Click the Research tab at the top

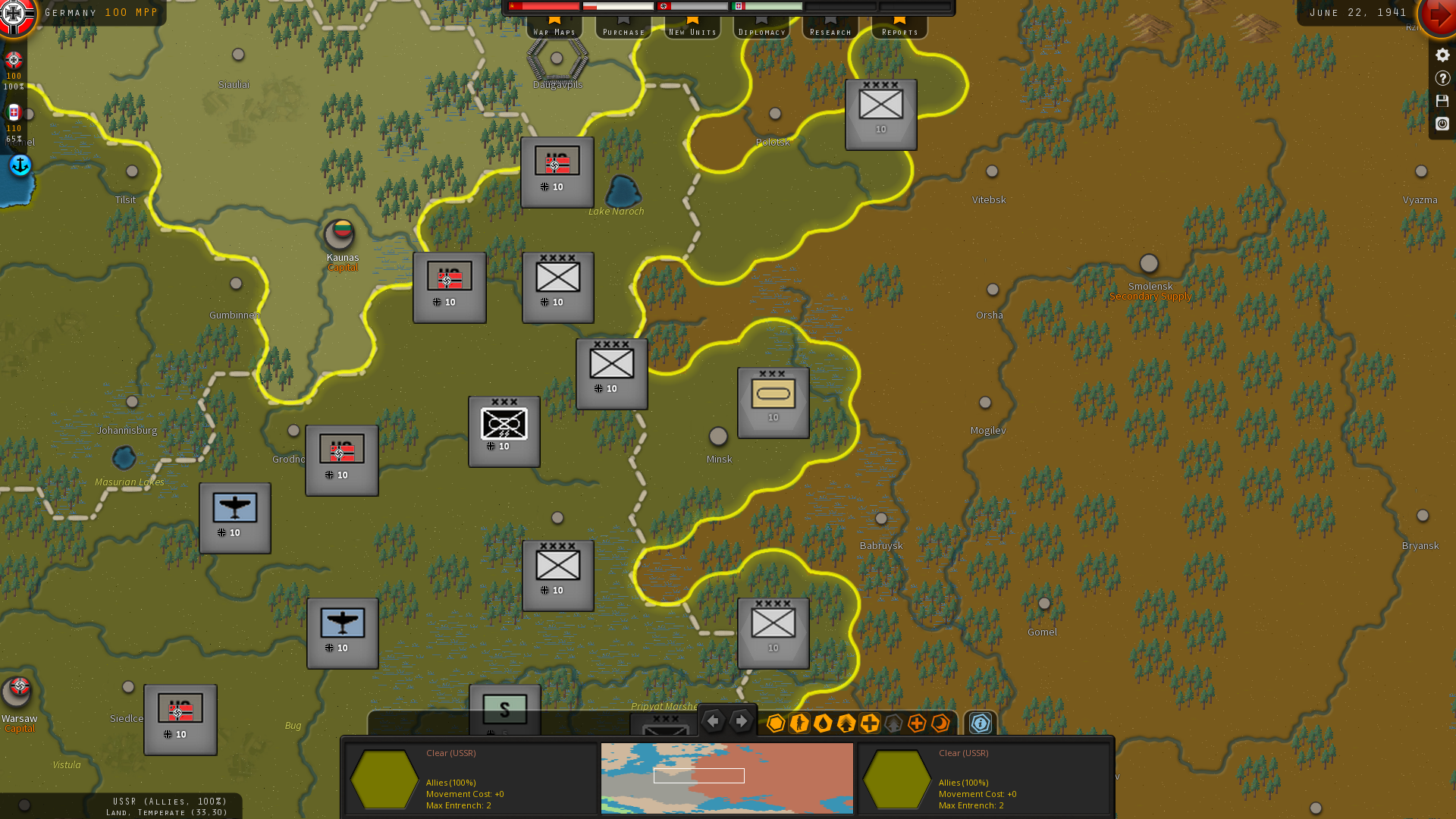click(x=830, y=31)
